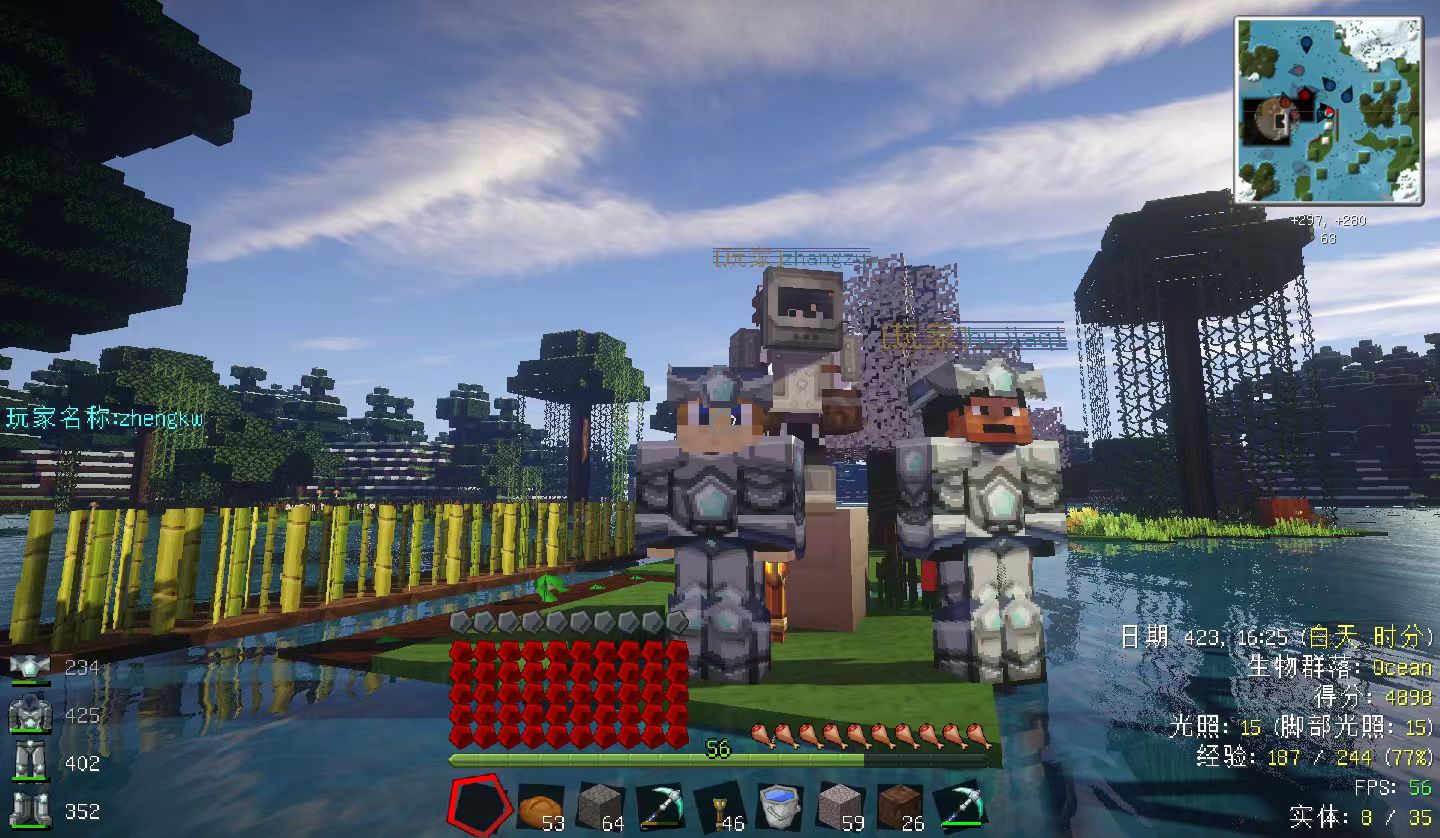Click the boots armor icon

[x=30, y=809]
